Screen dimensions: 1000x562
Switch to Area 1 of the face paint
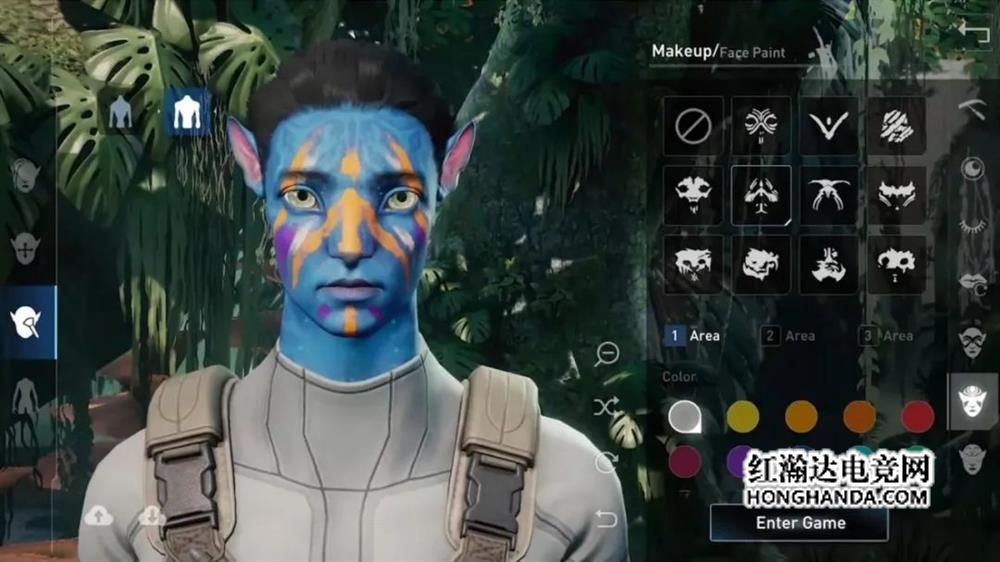693,336
